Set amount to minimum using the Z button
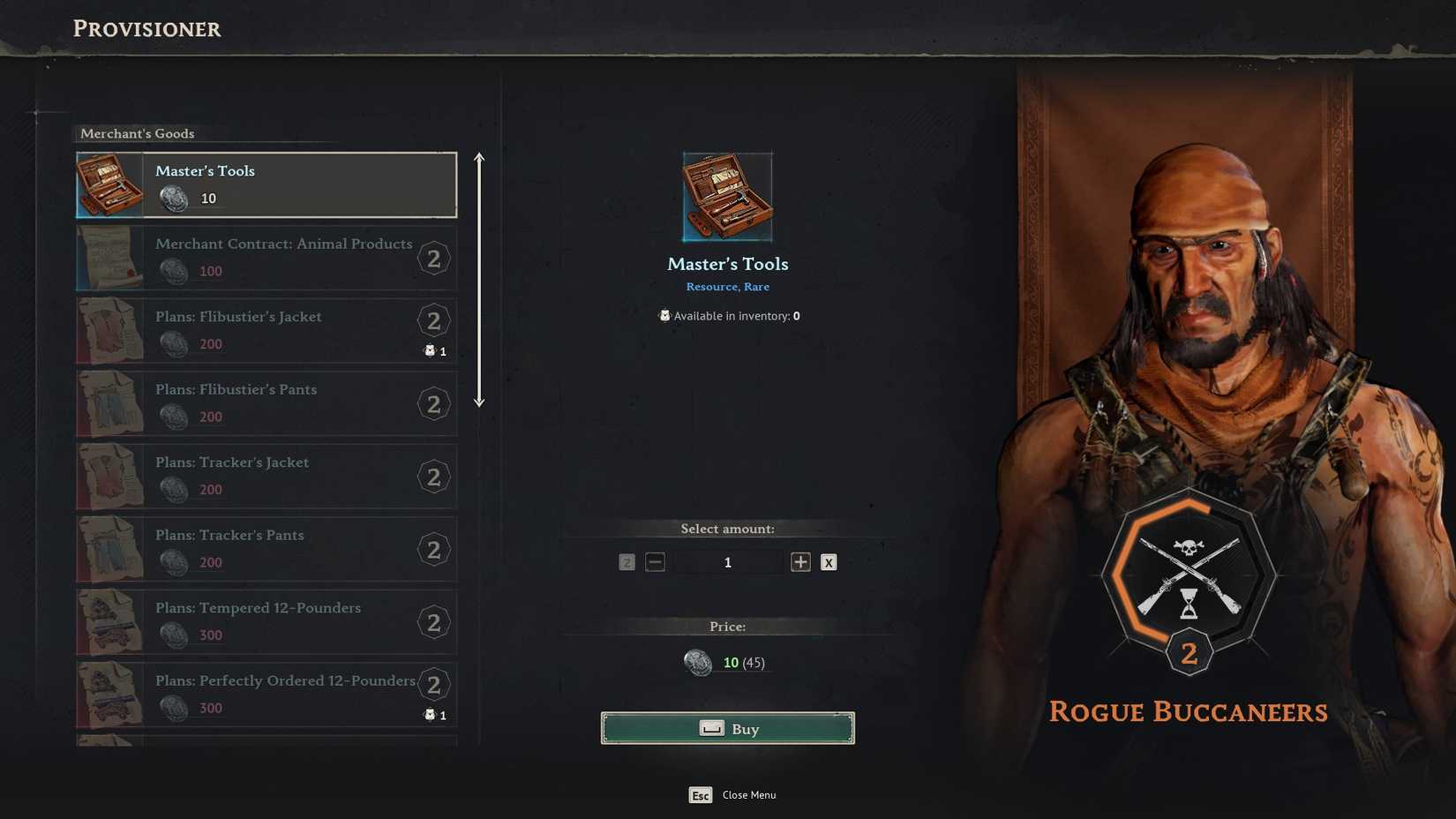Screen dimensions: 1456x819 (x=627, y=561)
